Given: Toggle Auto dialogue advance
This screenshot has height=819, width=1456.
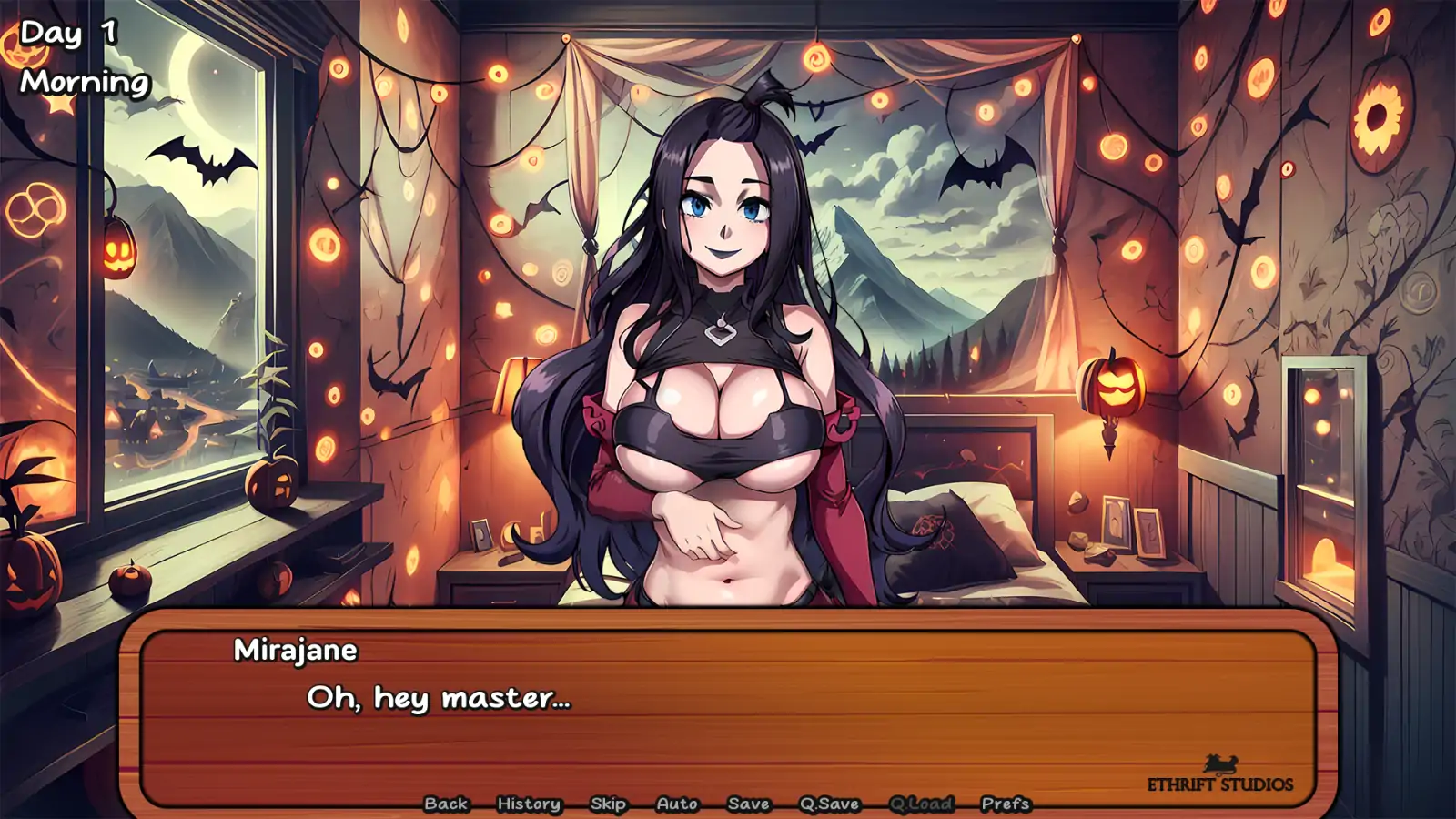Looking at the screenshot, I should (677, 804).
